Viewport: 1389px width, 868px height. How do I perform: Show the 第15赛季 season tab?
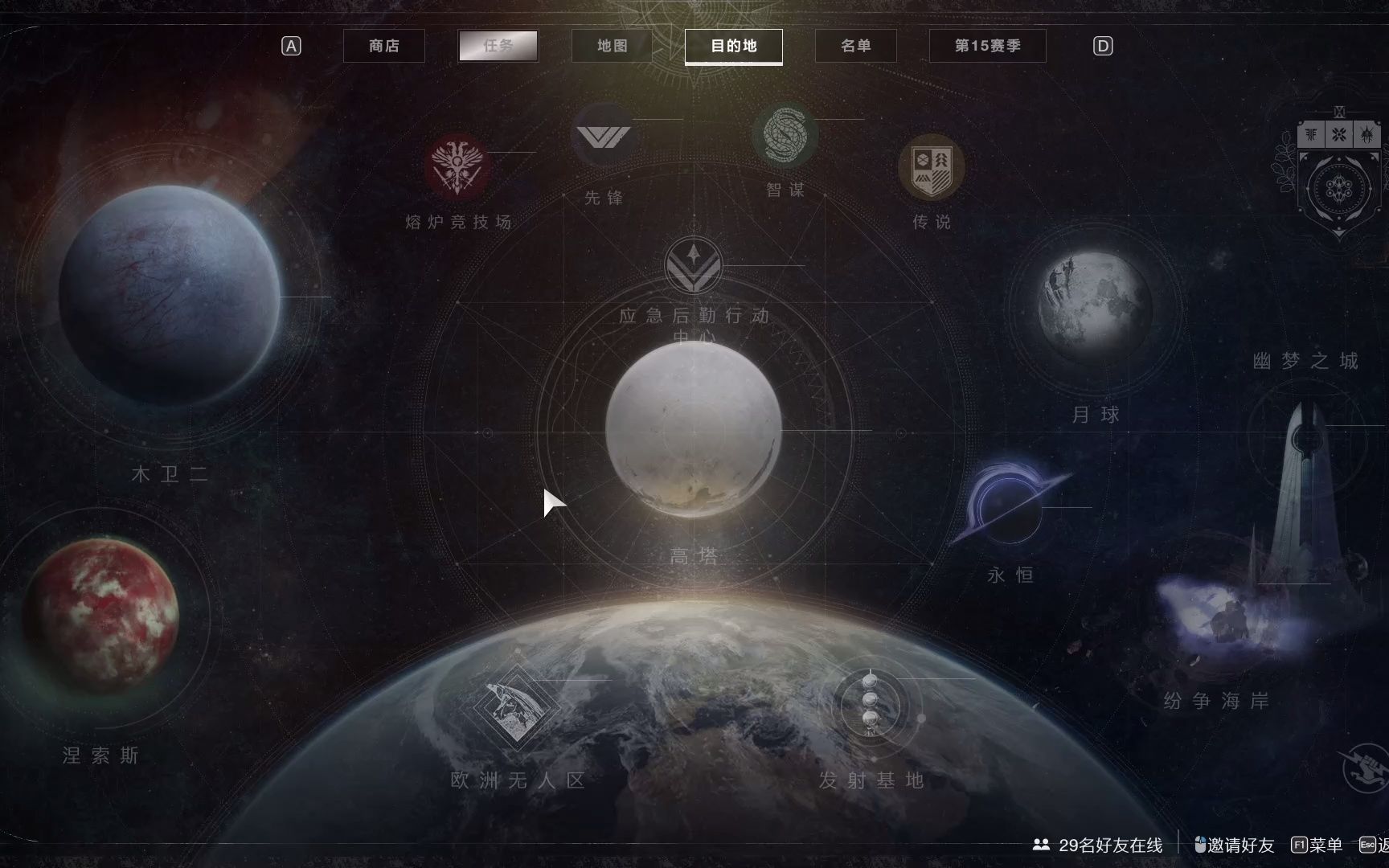coord(987,46)
